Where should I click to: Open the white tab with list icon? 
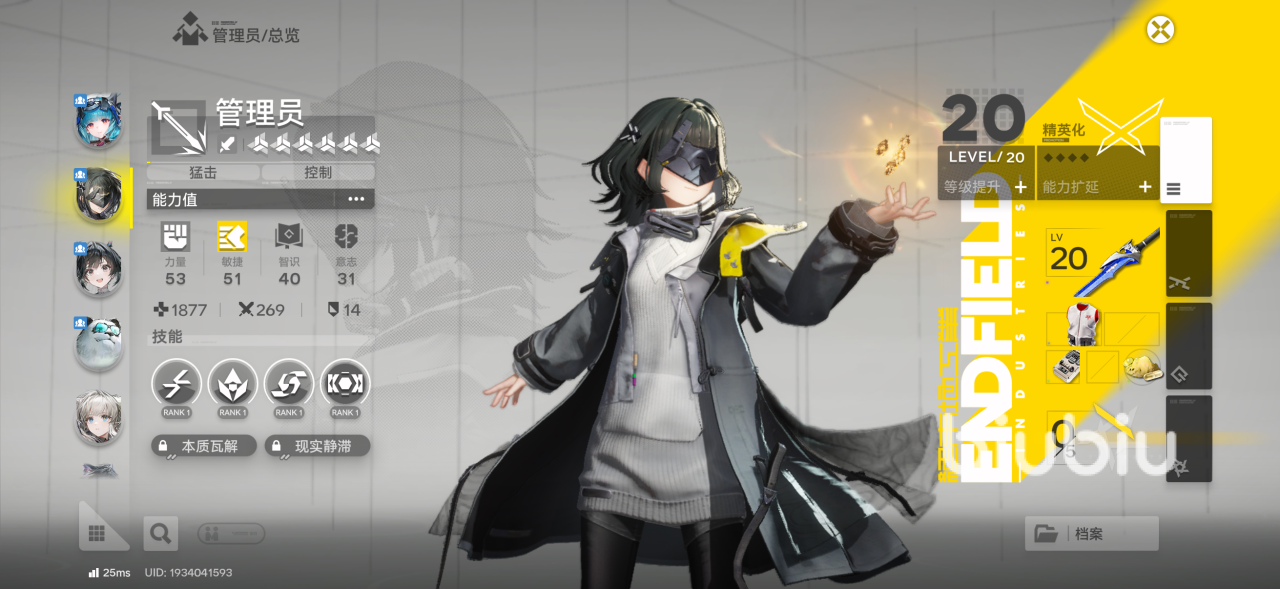click(1186, 160)
